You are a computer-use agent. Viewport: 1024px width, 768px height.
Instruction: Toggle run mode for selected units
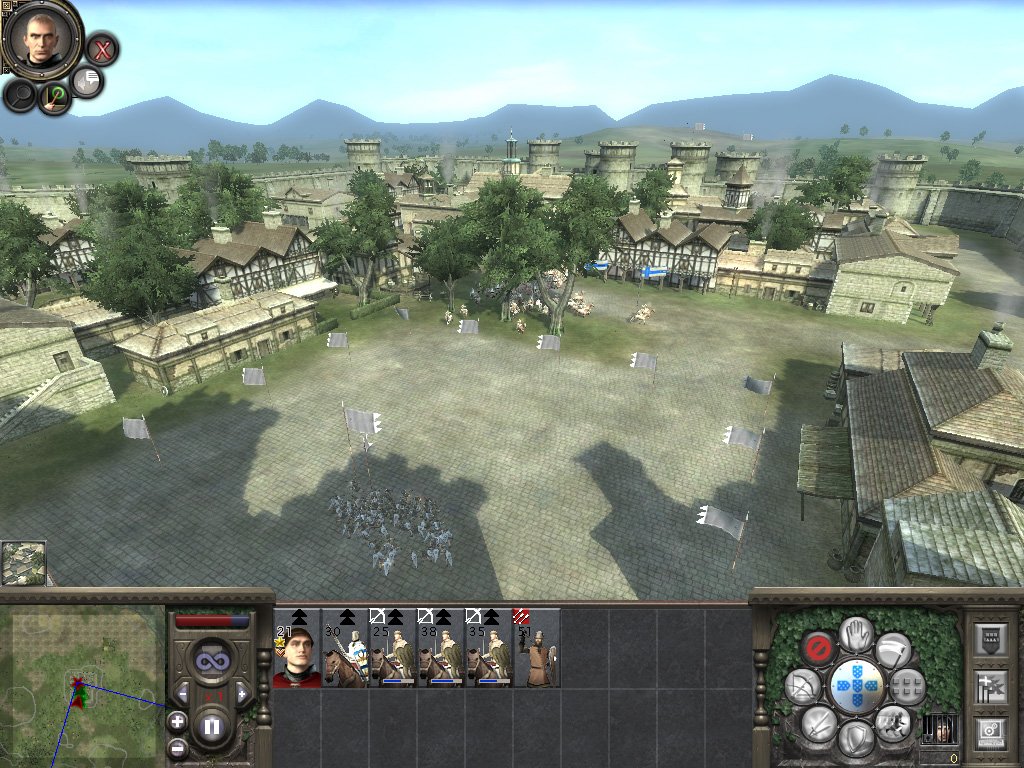pyautogui.click(x=892, y=721)
